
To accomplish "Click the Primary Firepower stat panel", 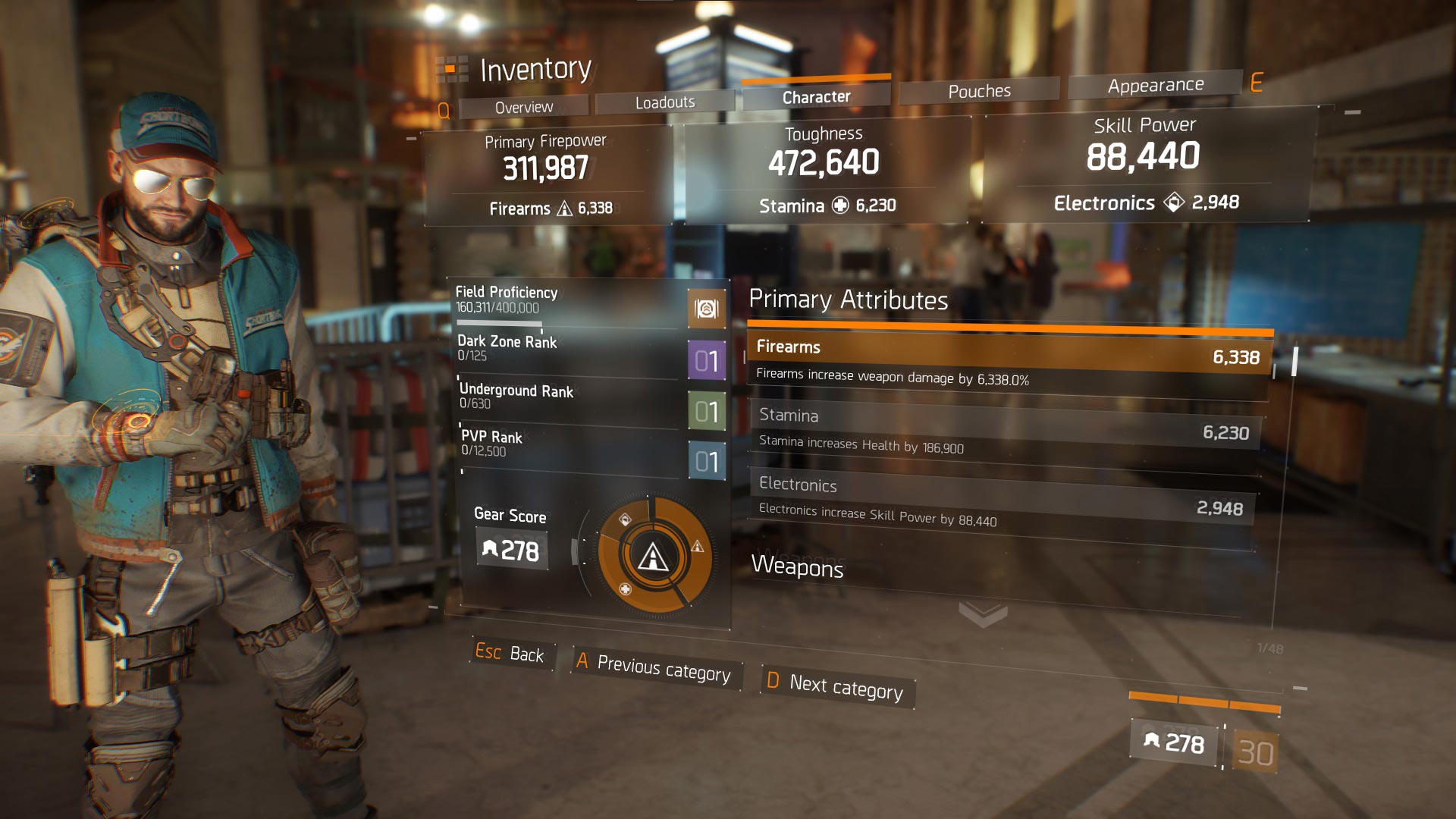I will tap(547, 176).
